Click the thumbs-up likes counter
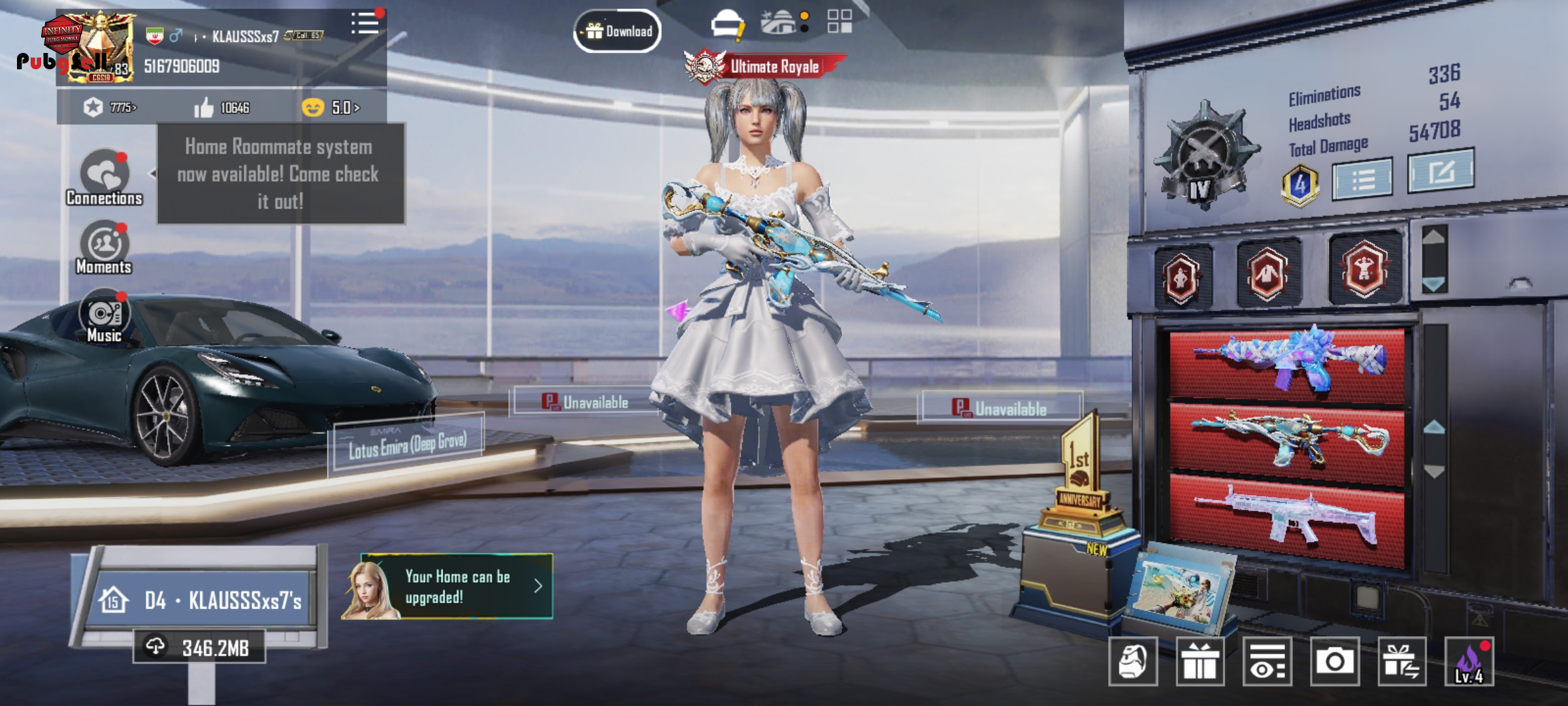This screenshot has width=1568, height=706. point(221,107)
